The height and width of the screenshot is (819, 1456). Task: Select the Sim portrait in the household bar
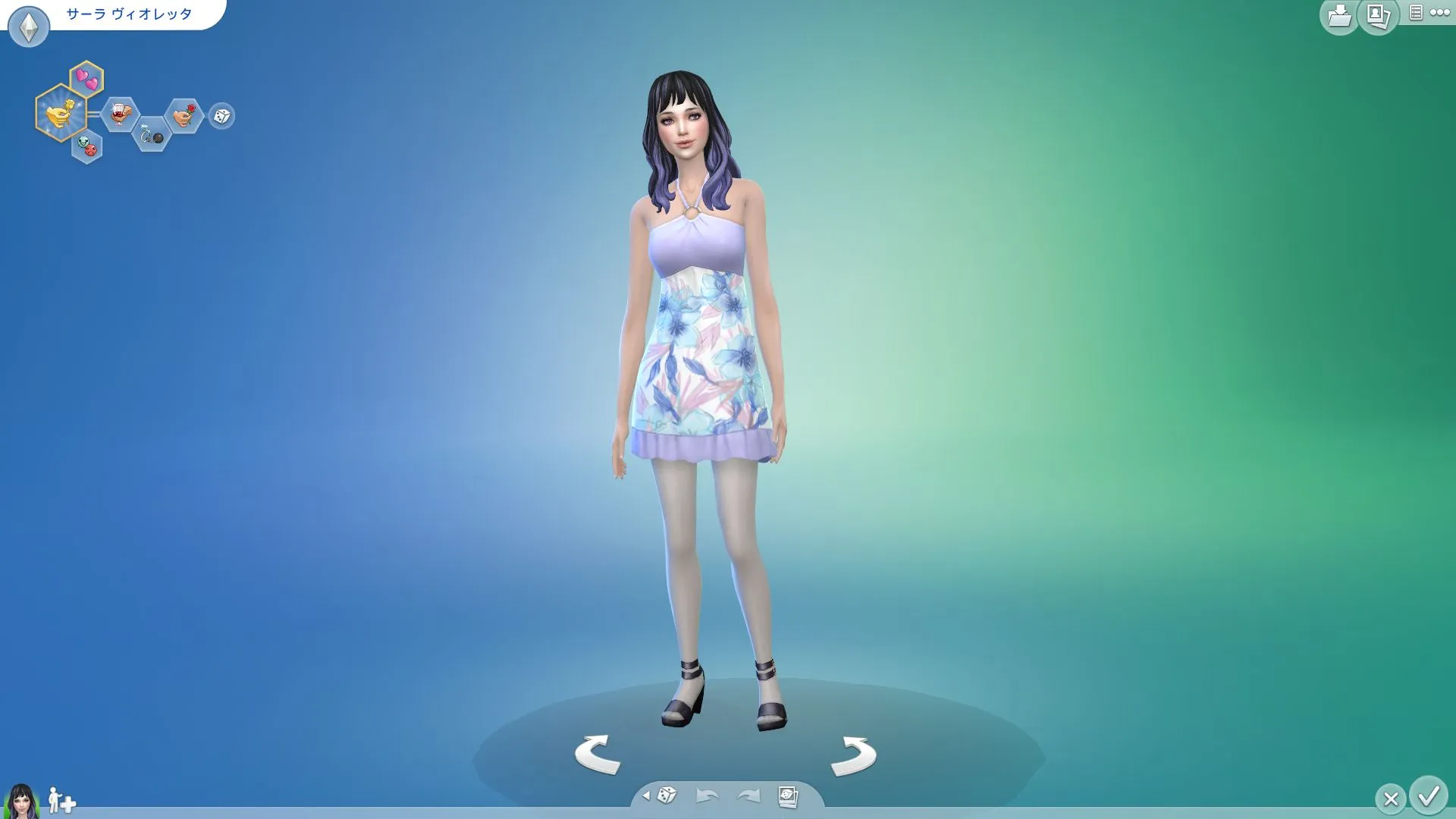[x=20, y=801]
